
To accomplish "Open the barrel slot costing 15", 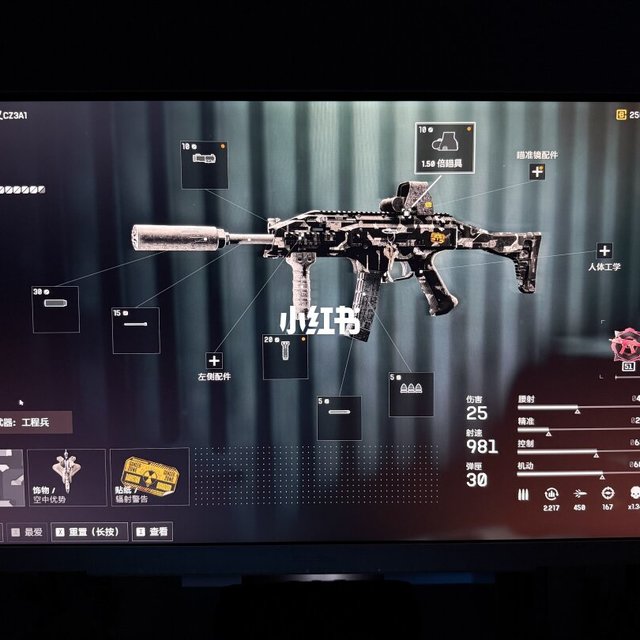I will tap(135, 330).
